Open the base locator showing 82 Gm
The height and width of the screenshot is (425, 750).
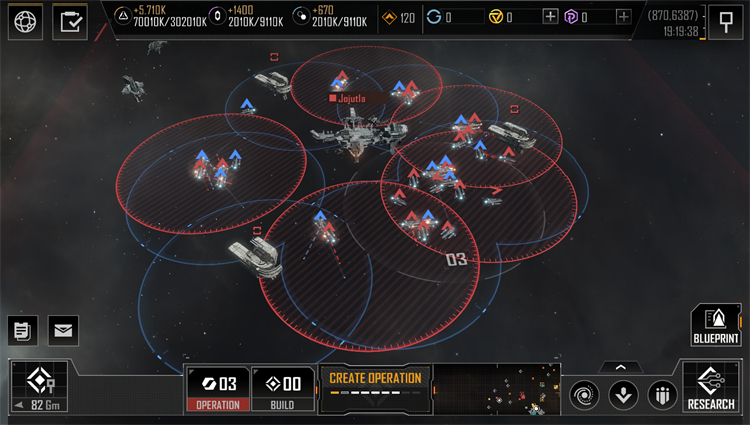coord(40,388)
